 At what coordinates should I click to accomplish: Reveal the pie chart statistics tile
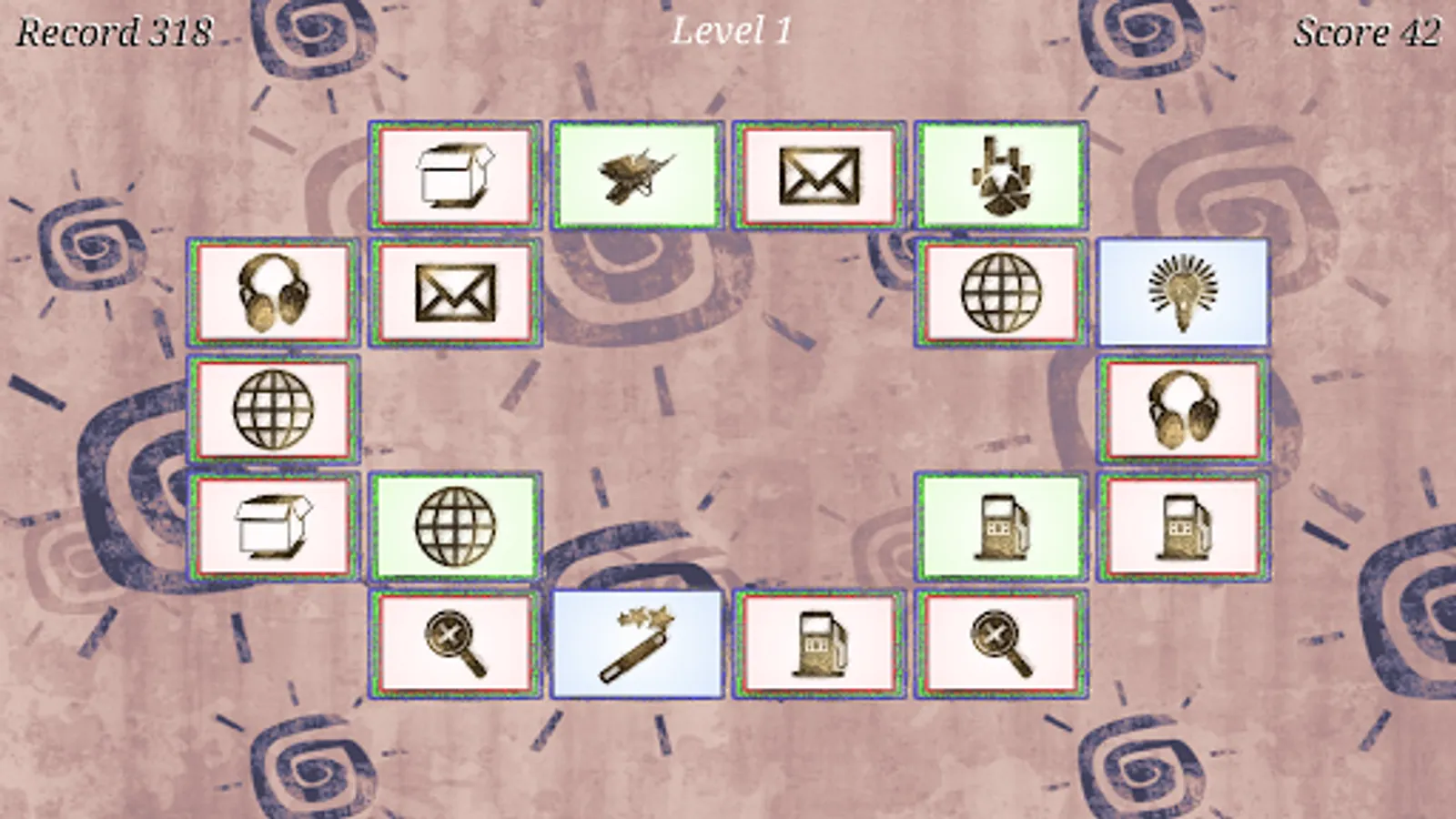pos(1001,174)
